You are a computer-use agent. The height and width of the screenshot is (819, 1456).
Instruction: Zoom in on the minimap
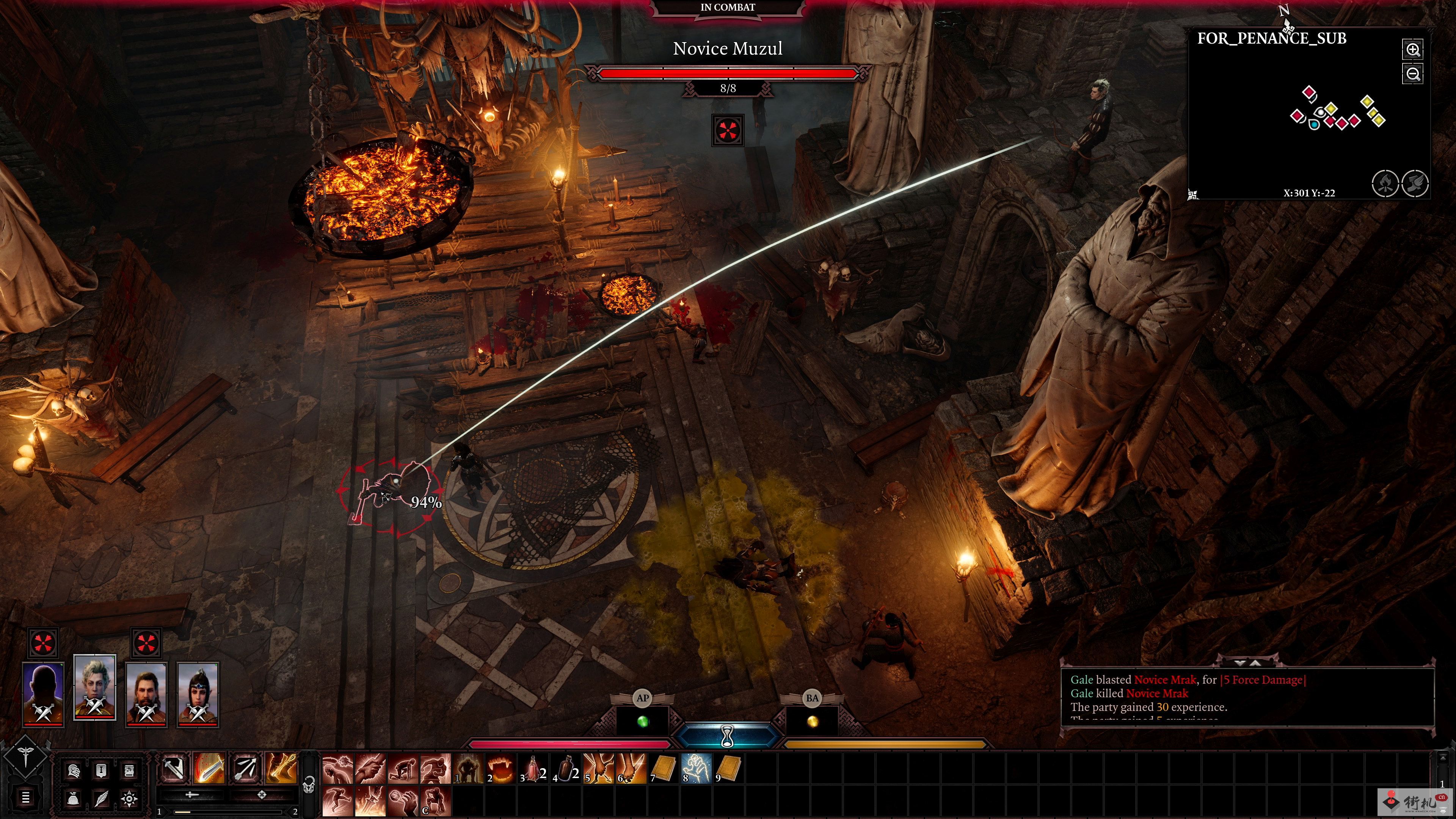pyautogui.click(x=1412, y=50)
